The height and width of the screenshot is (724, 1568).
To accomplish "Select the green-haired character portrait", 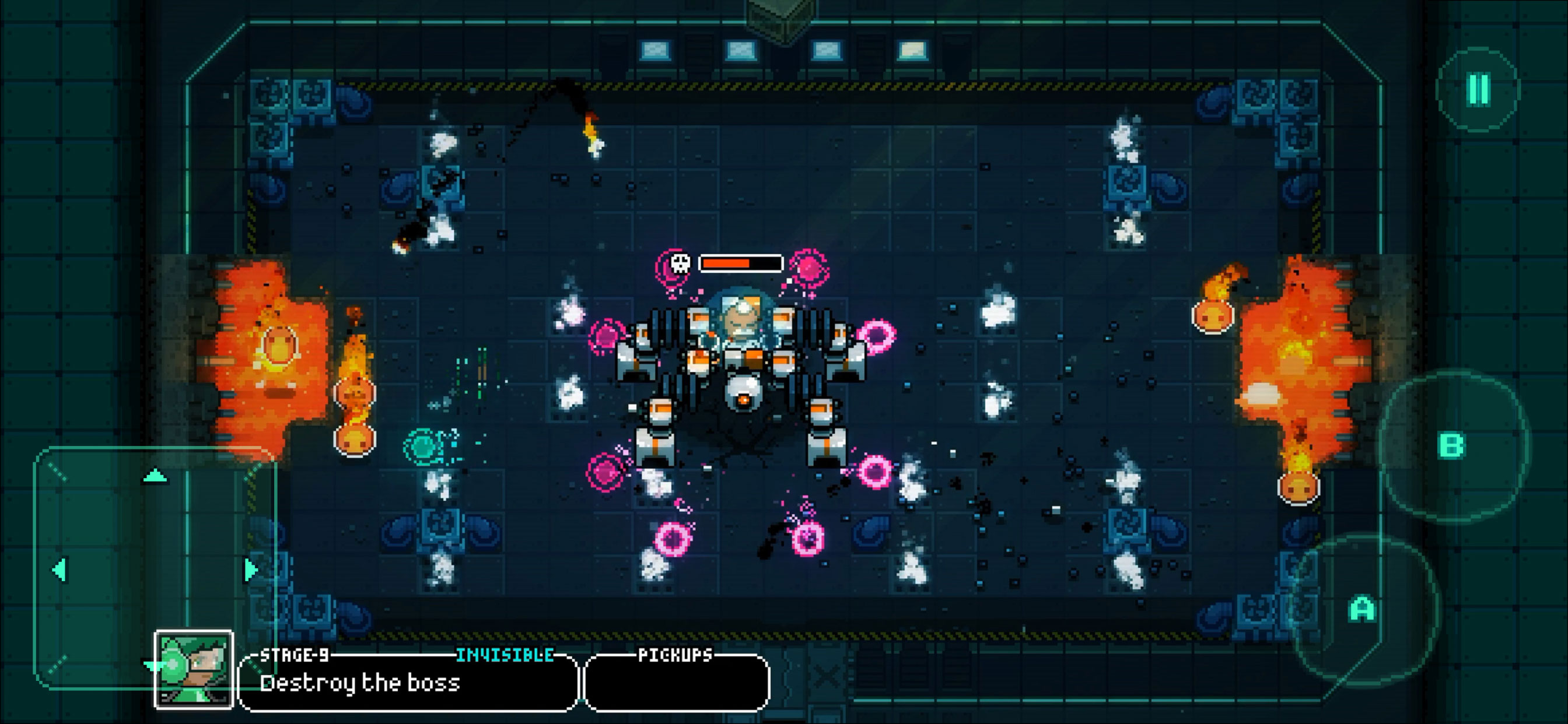I will tap(194, 669).
